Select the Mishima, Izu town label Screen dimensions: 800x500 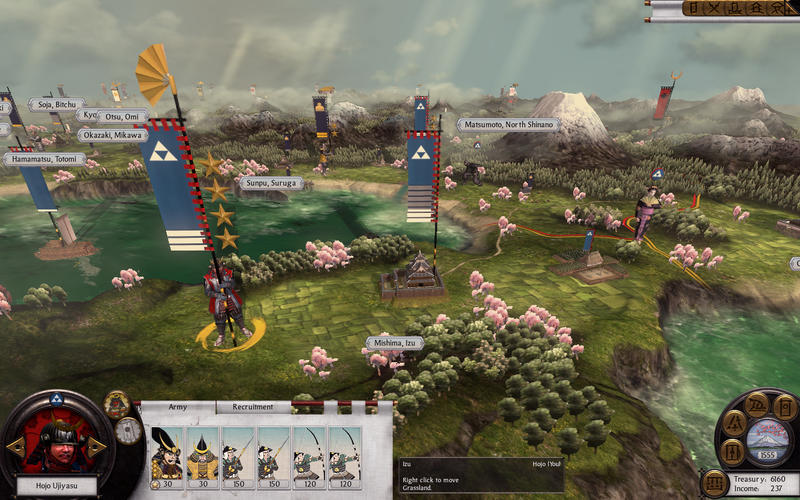tap(394, 342)
